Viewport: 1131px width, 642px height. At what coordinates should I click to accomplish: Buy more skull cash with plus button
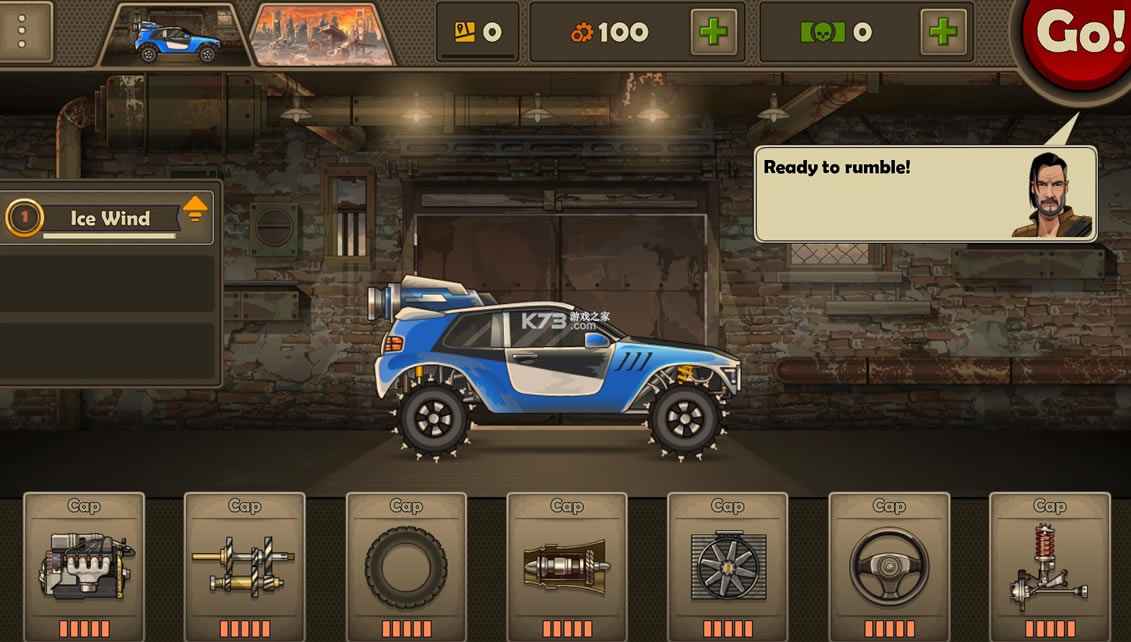(943, 32)
